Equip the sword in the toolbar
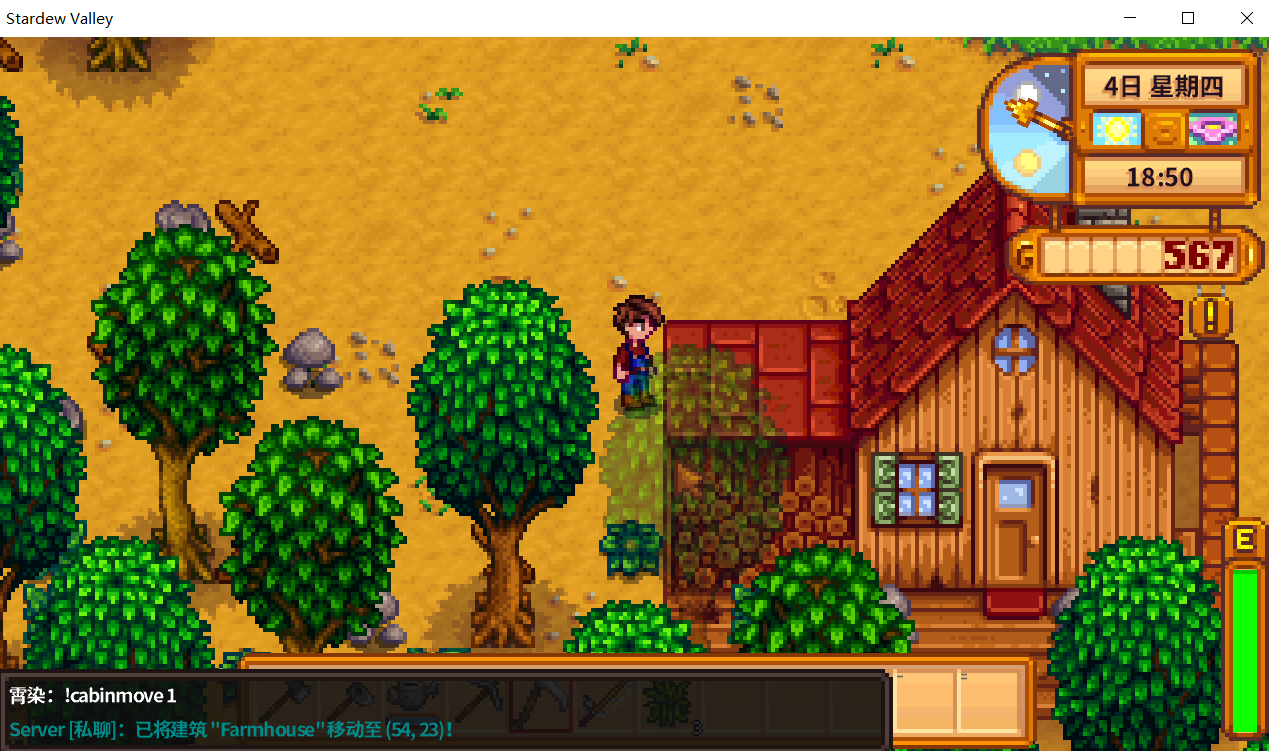The width and height of the screenshot is (1269, 751). pyautogui.click(x=603, y=702)
